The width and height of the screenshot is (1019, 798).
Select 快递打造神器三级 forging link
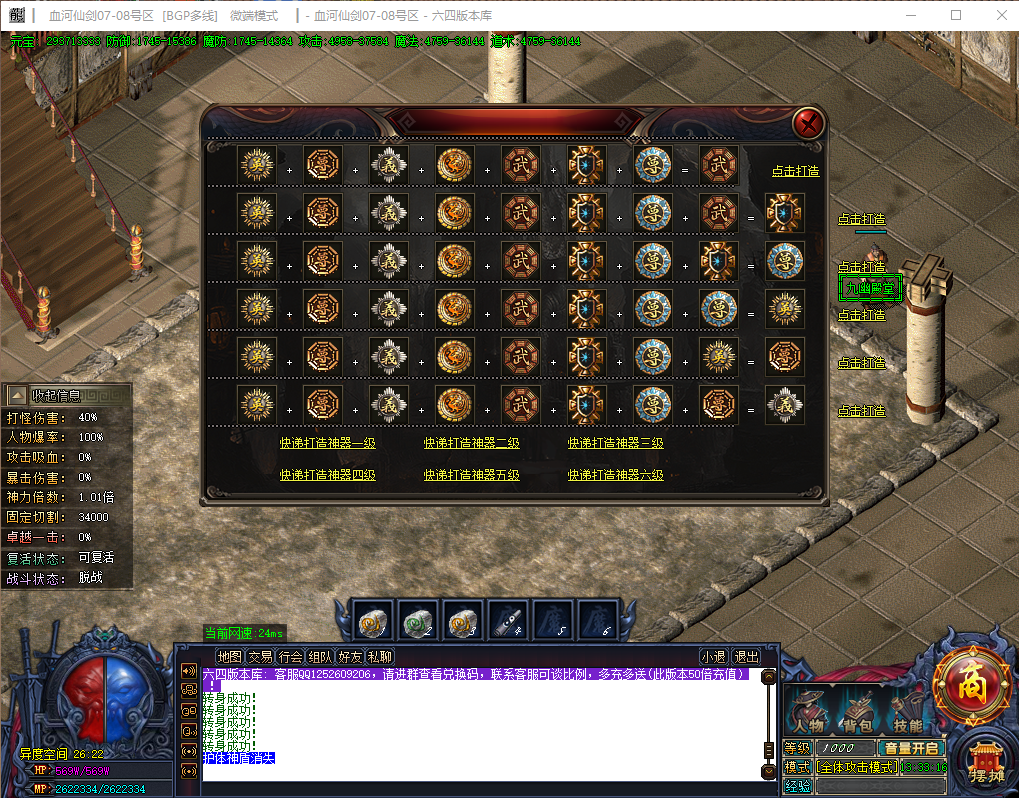coord(616,443)
